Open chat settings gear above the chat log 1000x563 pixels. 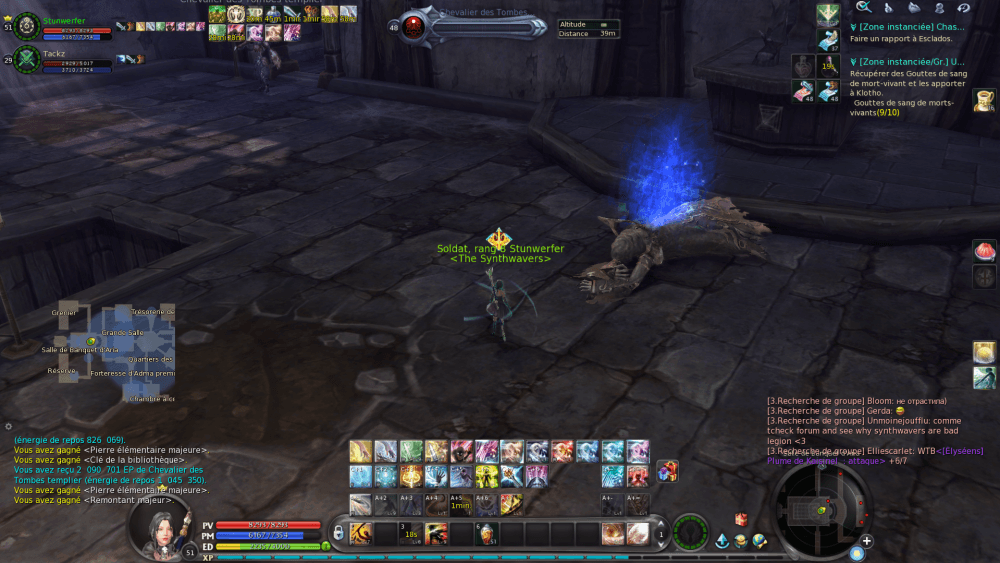pyautogui.click(x=9, y=427)
